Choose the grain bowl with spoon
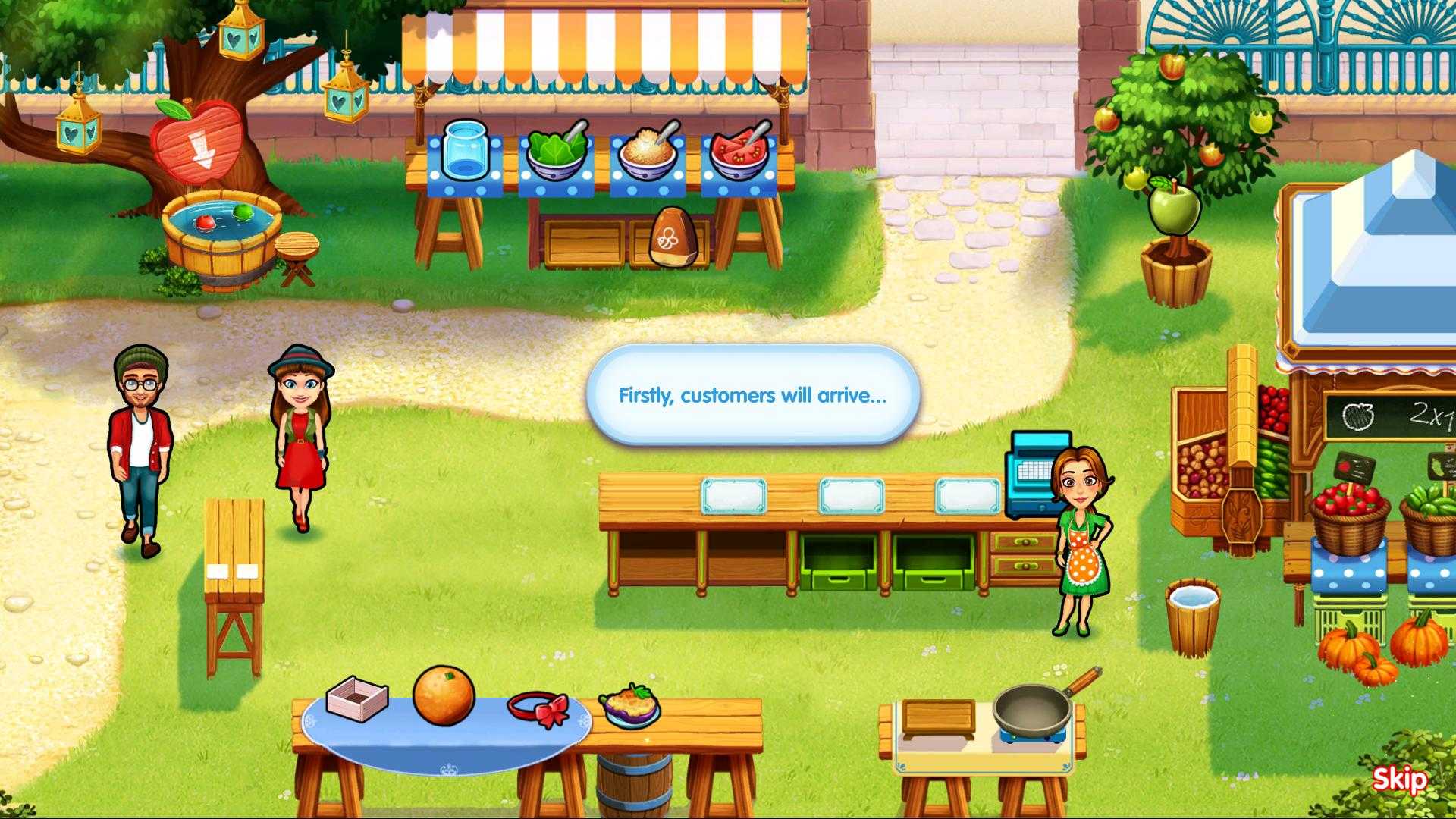Viewport: 1456px width, 819px height. 648,152
